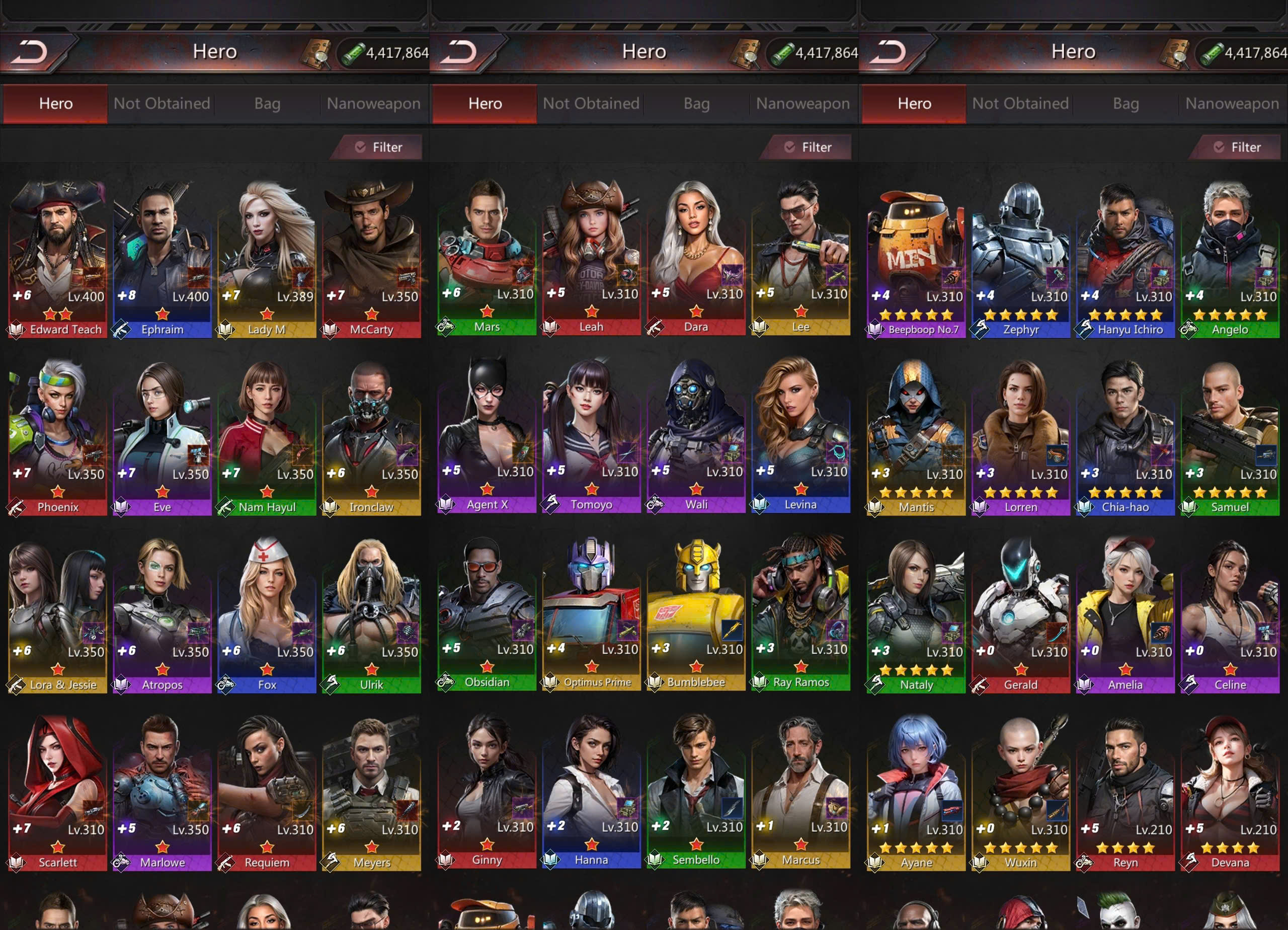Open the Phoenix hero card
This screenshot has height=930, width=1288.
(57, 436)
